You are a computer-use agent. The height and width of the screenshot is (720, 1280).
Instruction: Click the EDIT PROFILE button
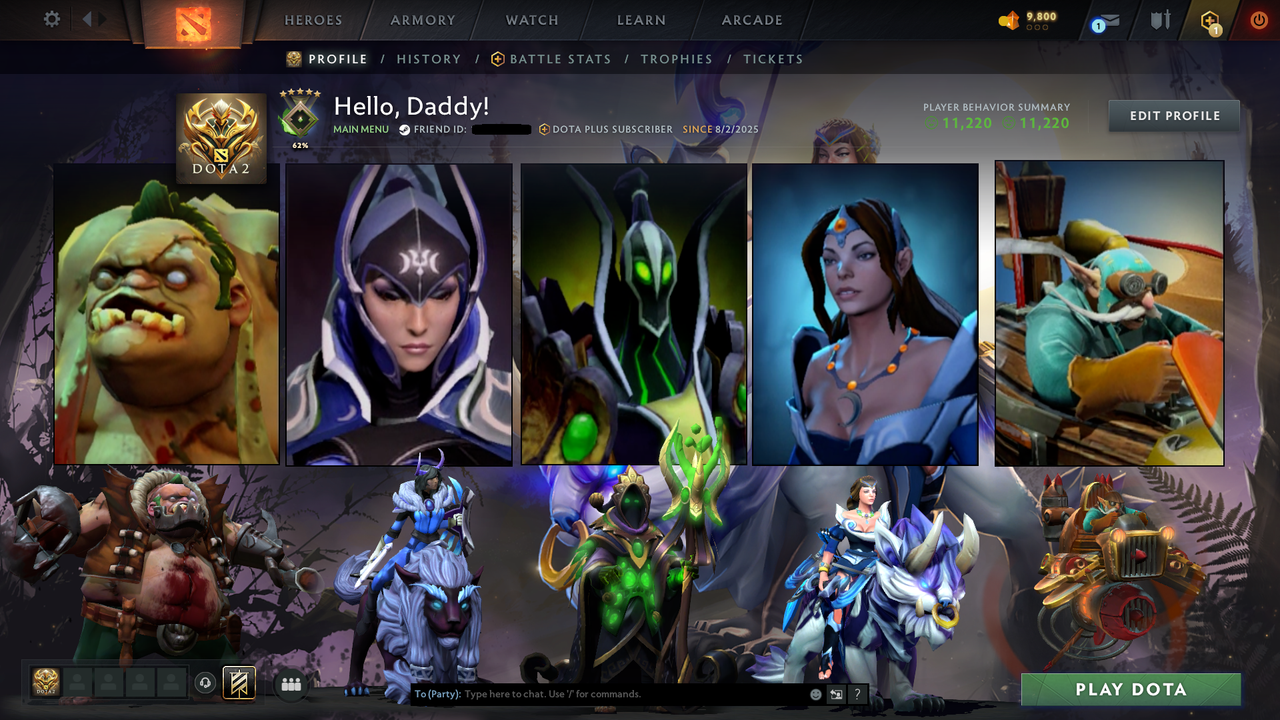click(1173, 115)
